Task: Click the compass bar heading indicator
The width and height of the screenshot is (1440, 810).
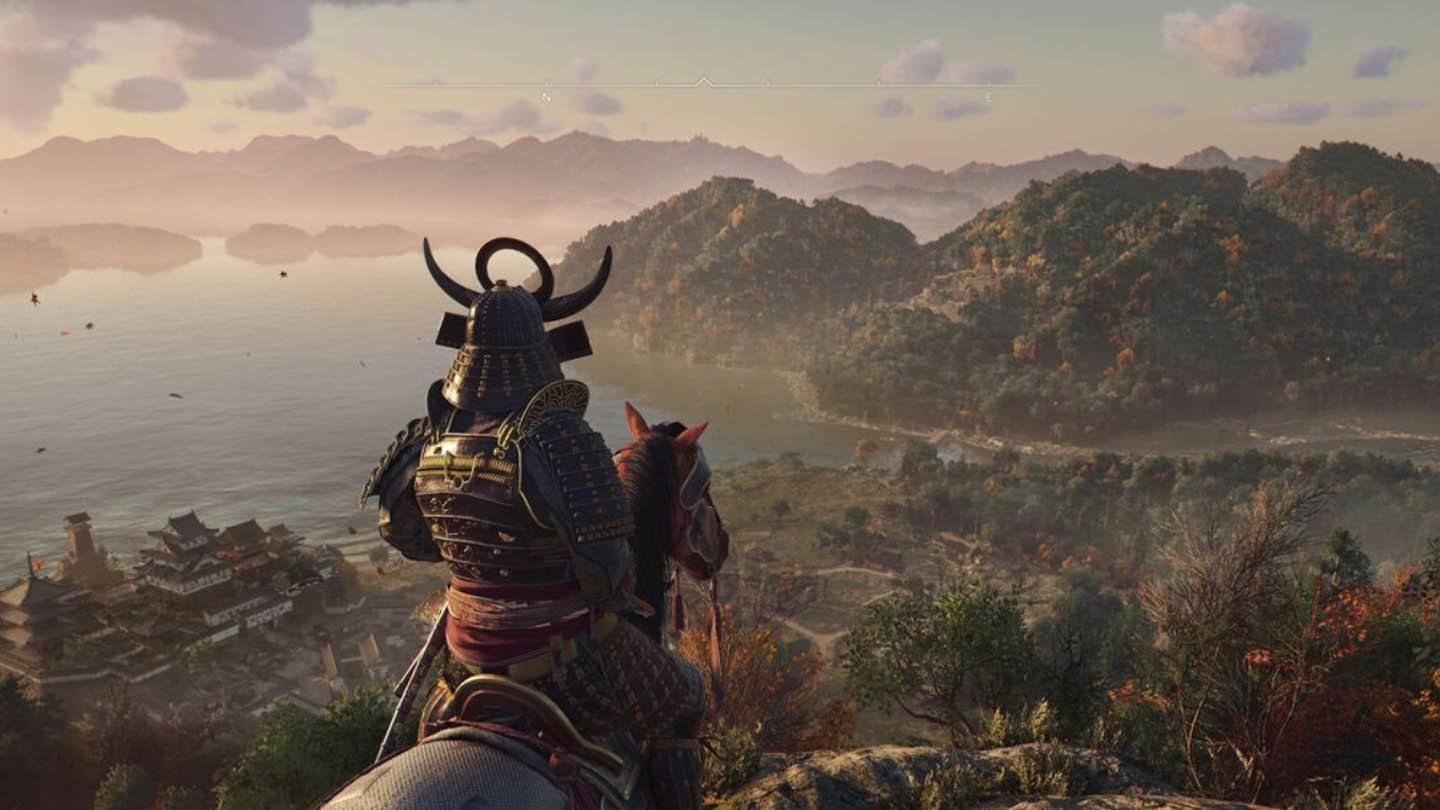Action: coord(704,81)
